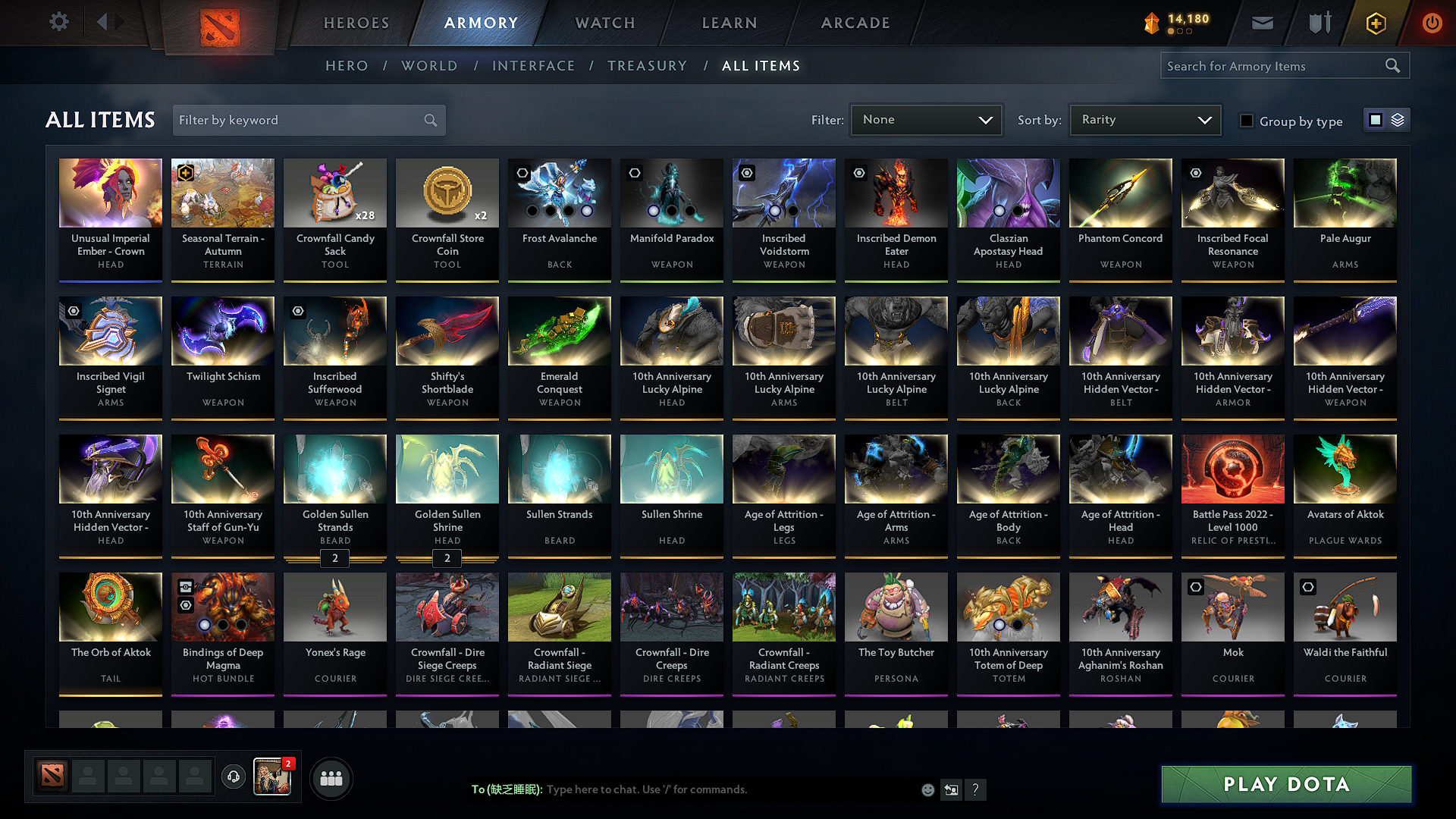Open the friends list icon bottom right

331,777
